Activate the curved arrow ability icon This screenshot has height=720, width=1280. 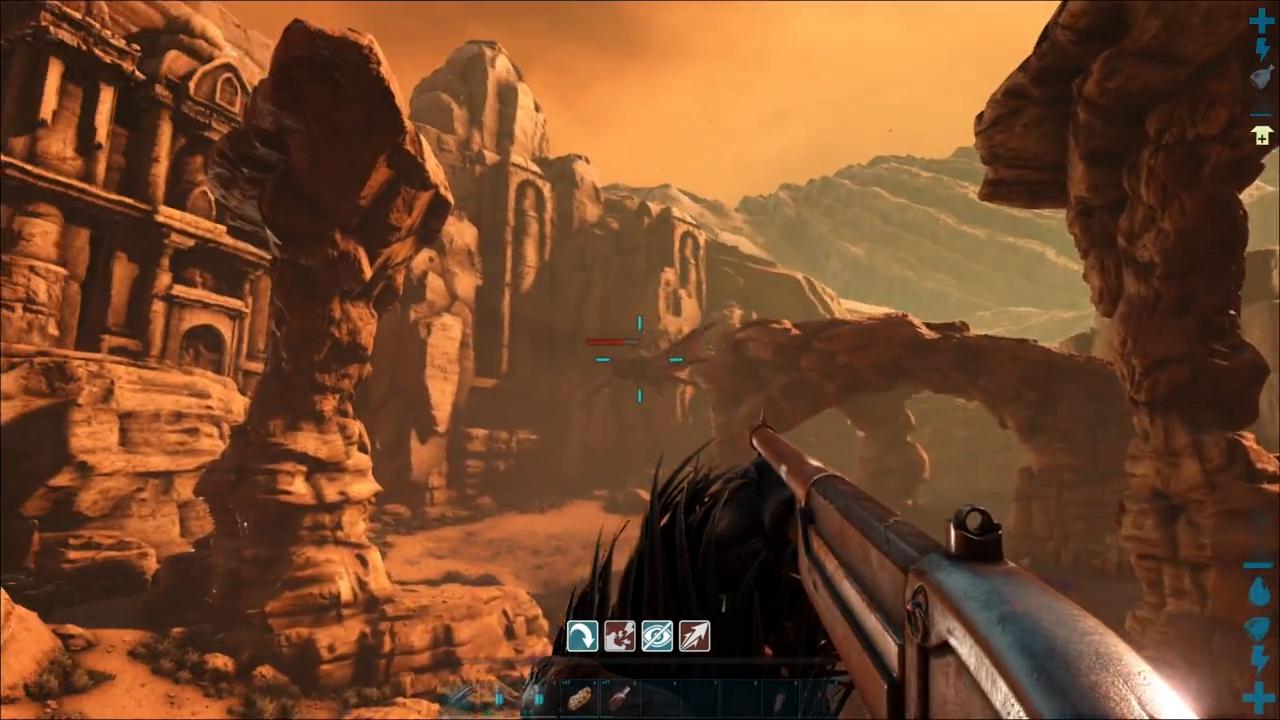582,636
